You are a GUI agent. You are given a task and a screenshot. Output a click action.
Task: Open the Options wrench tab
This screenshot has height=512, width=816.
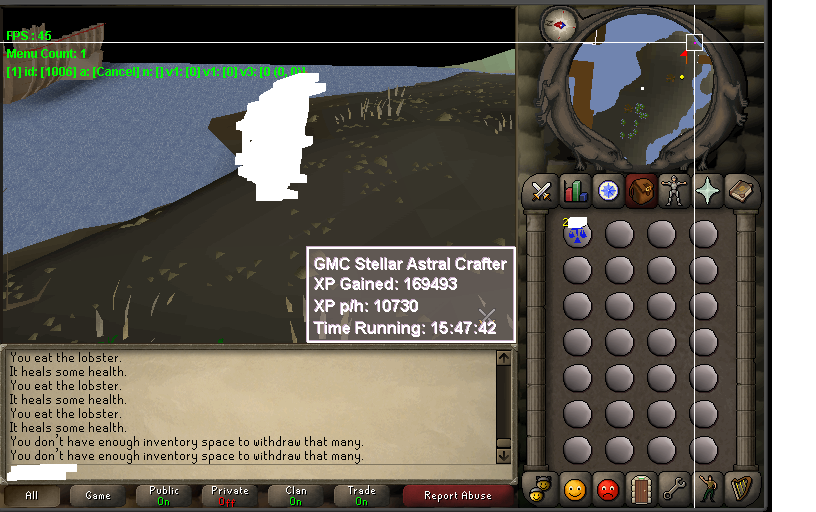(x=675, y=489)
